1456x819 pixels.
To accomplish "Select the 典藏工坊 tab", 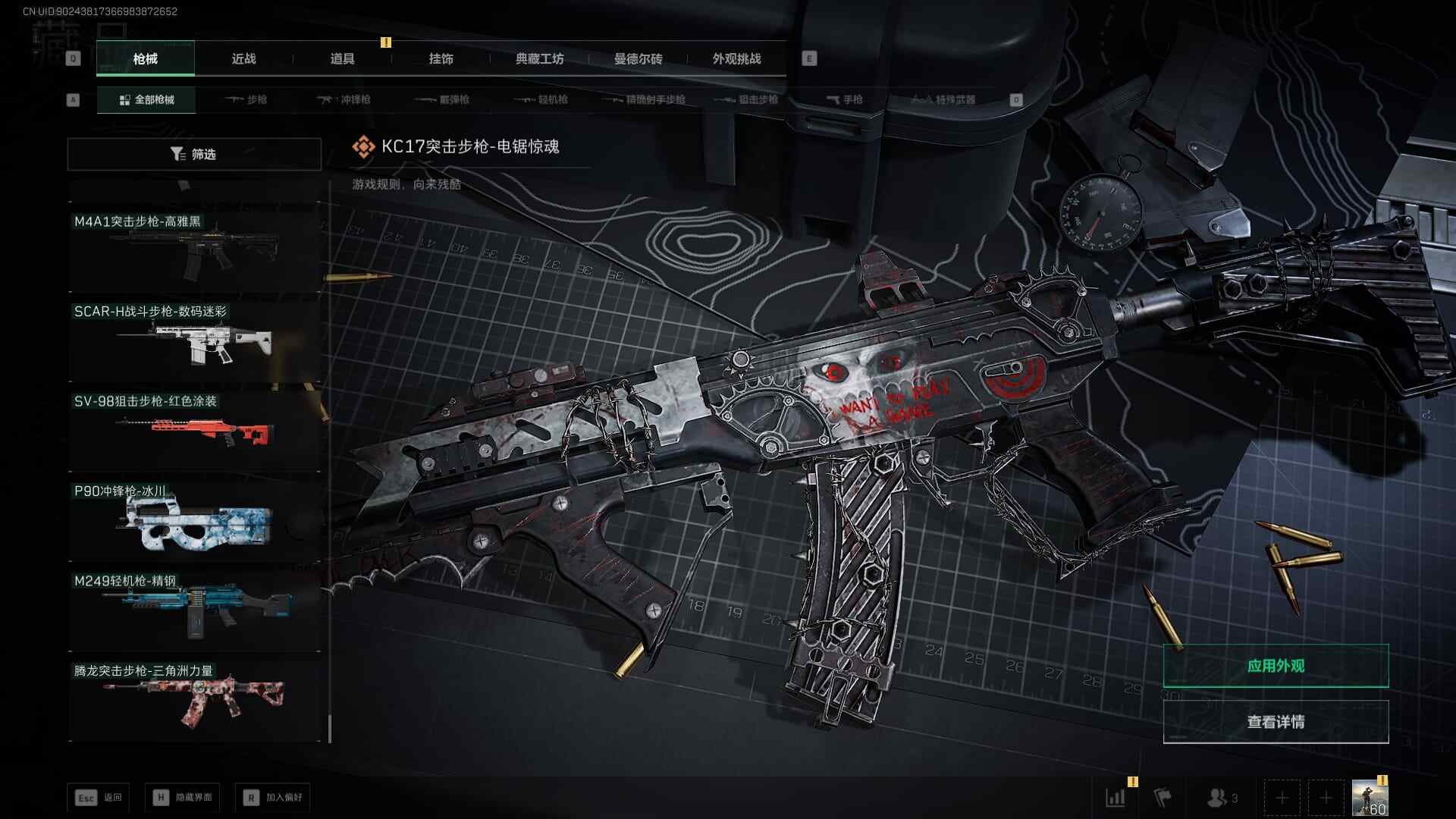I will tap(539, 59).
